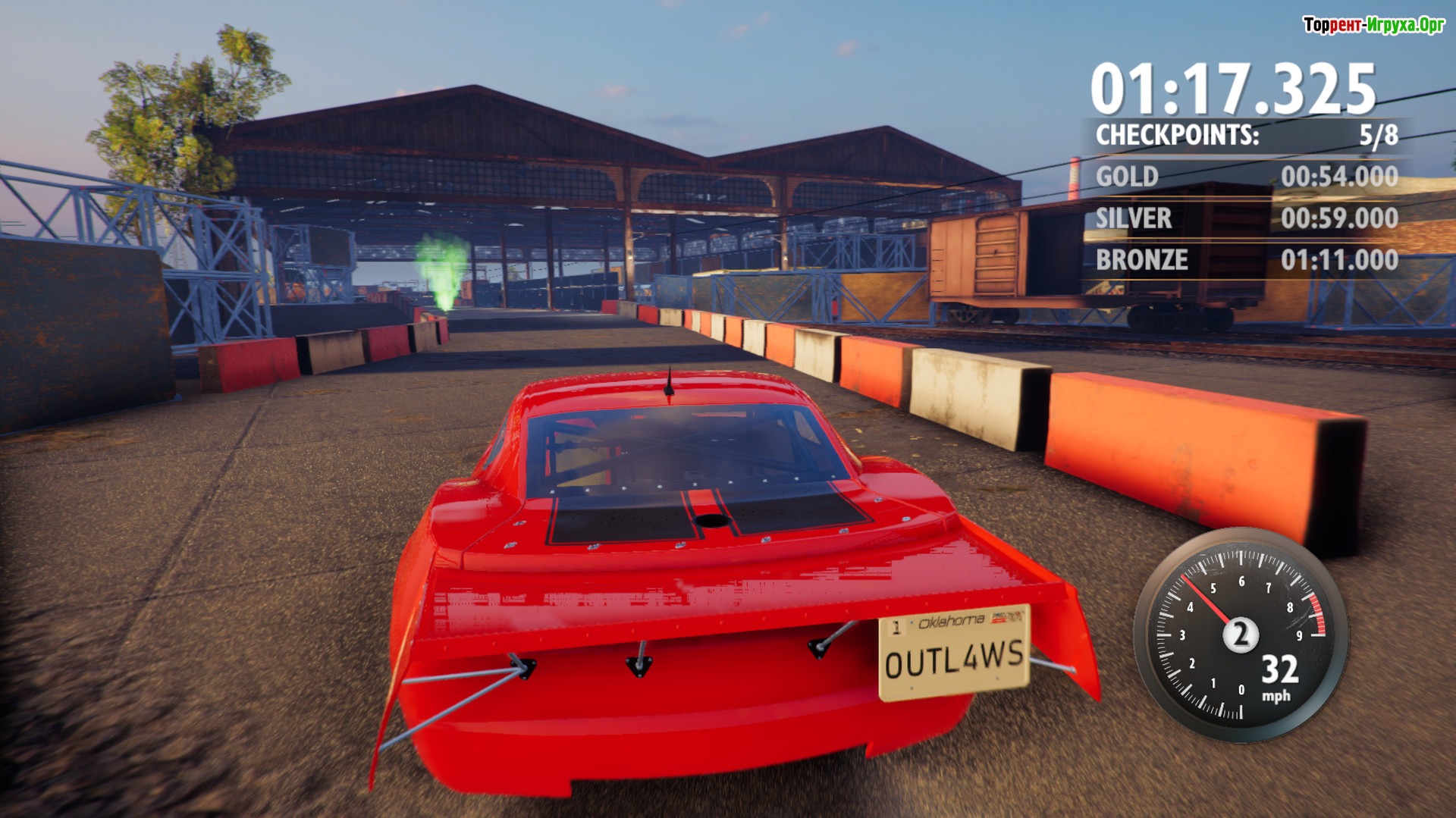Click the Торрент-Игруха.Орг watermark link
Image resolution: width=1456 pixels, height=818 pixels.
pos(1373,25)
